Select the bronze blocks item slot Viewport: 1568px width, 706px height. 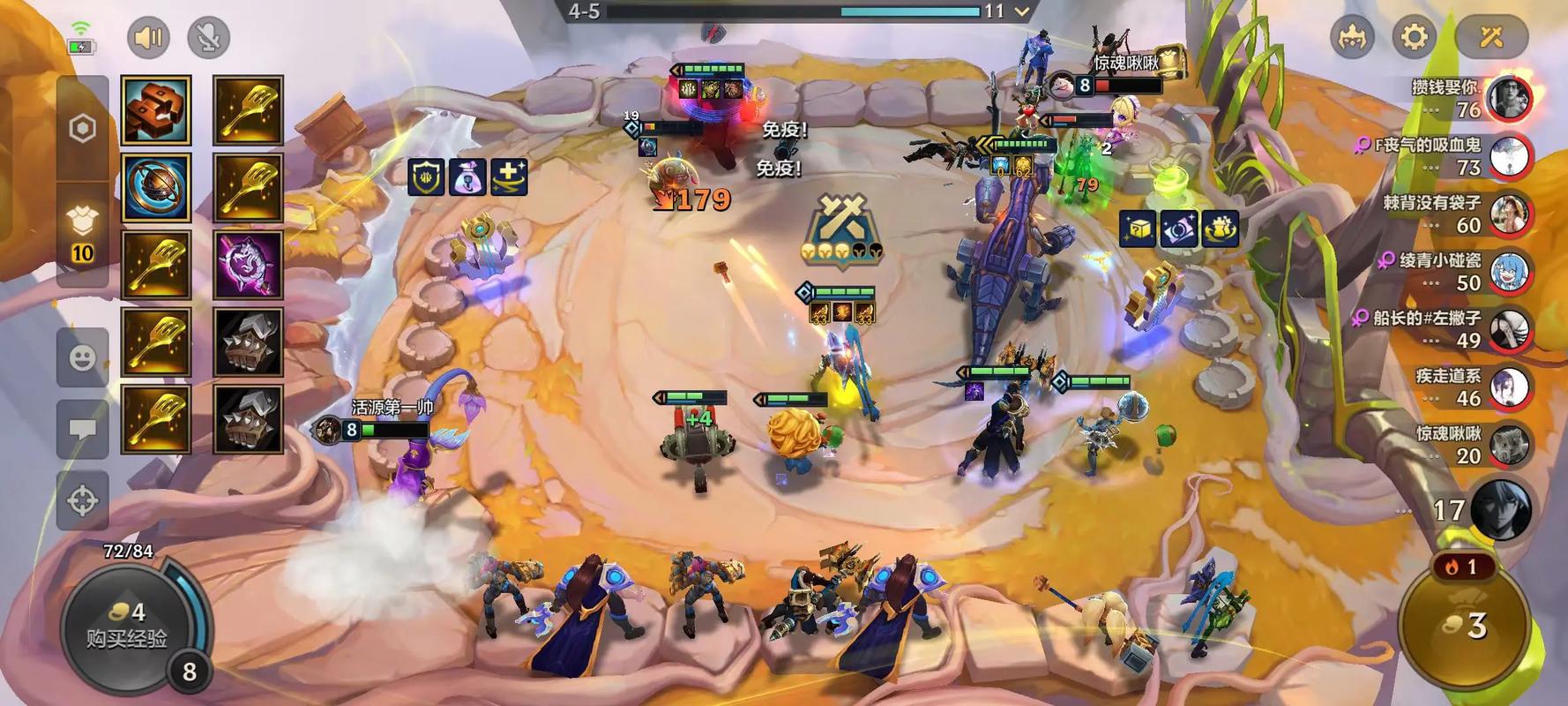click(156, 110)
